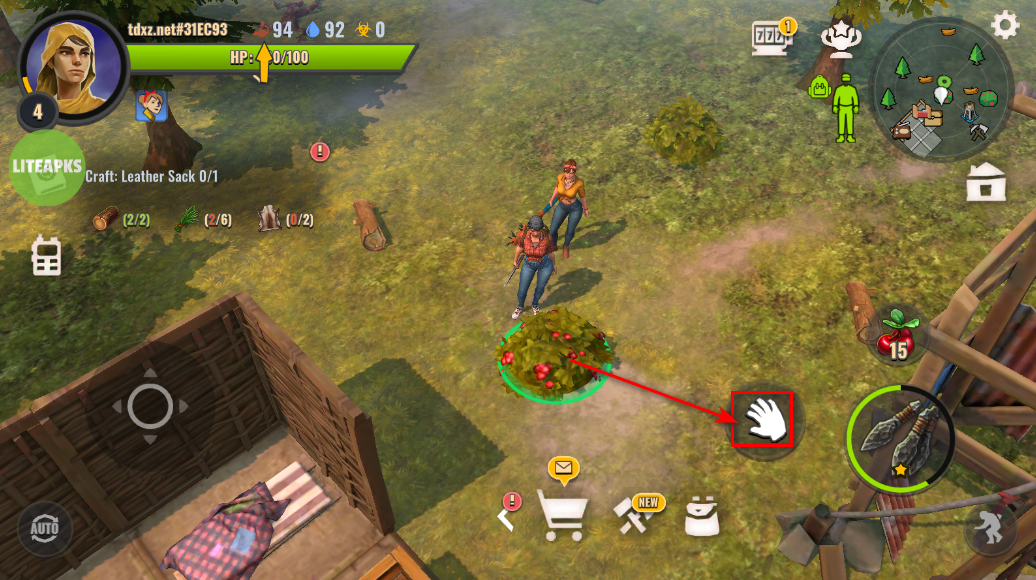Open the settings gear menu

point(1005,24)
